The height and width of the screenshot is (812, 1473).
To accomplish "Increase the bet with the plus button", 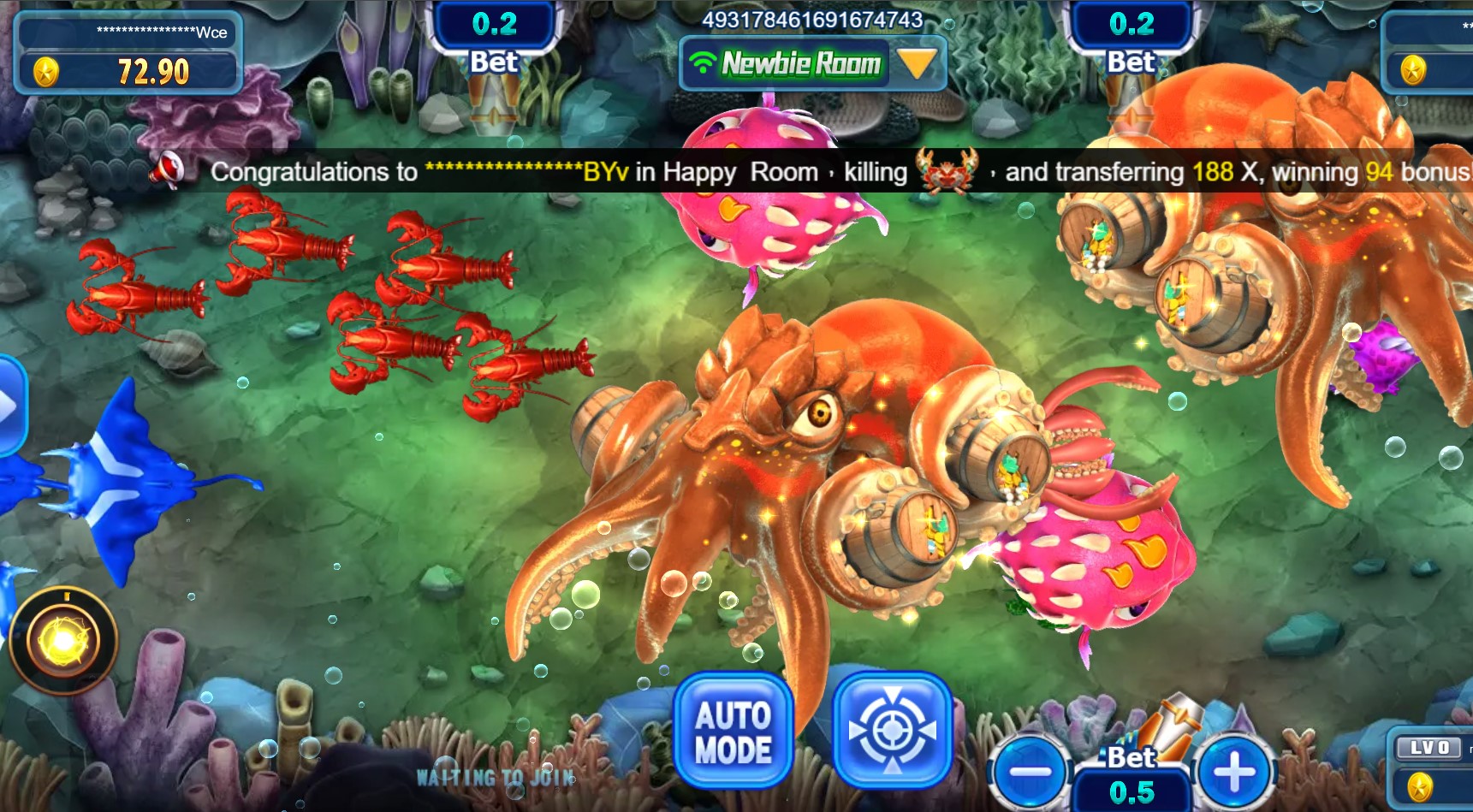I will coord(1234,772).
